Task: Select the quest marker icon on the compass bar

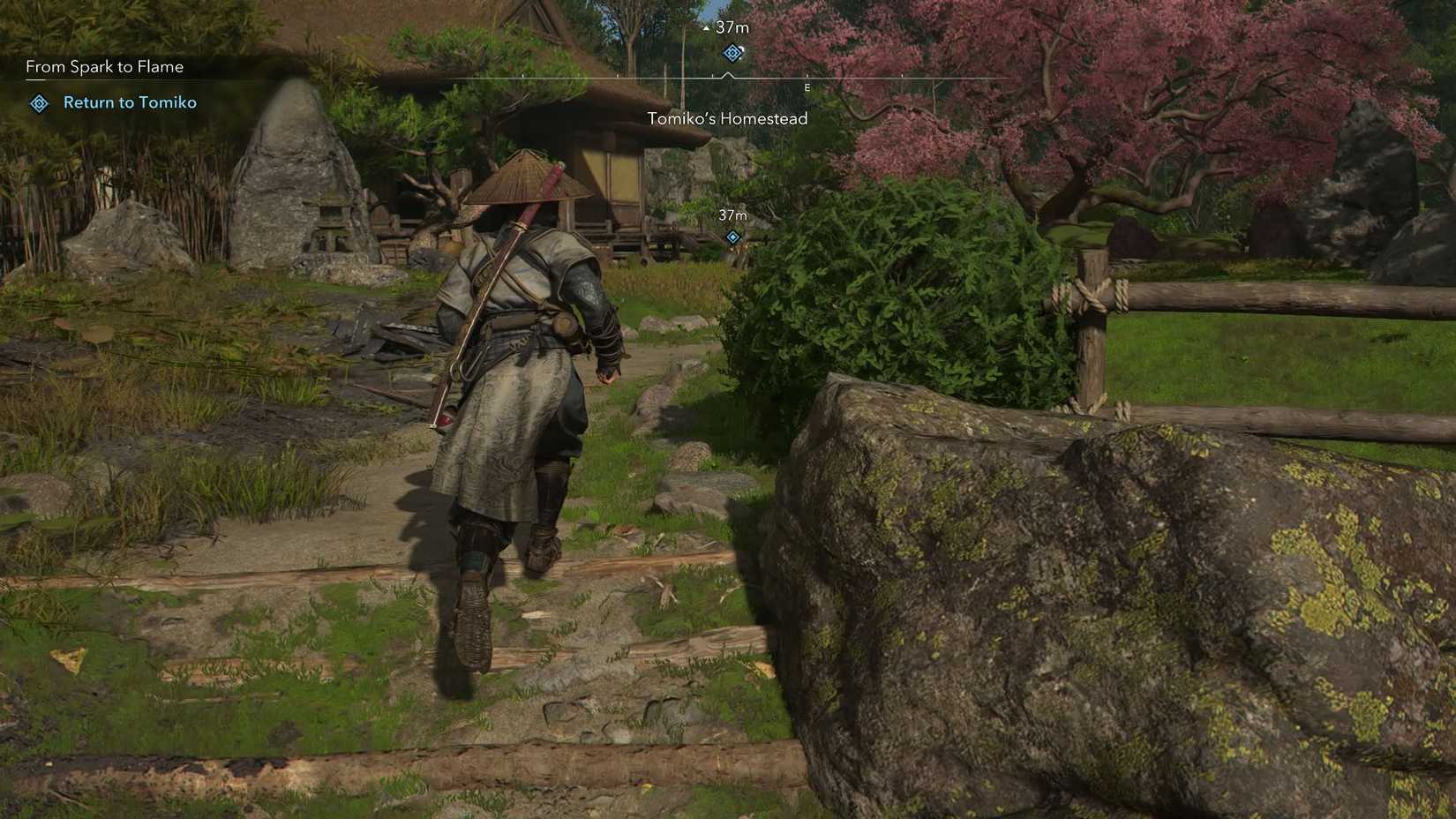Action: [731, 53]
